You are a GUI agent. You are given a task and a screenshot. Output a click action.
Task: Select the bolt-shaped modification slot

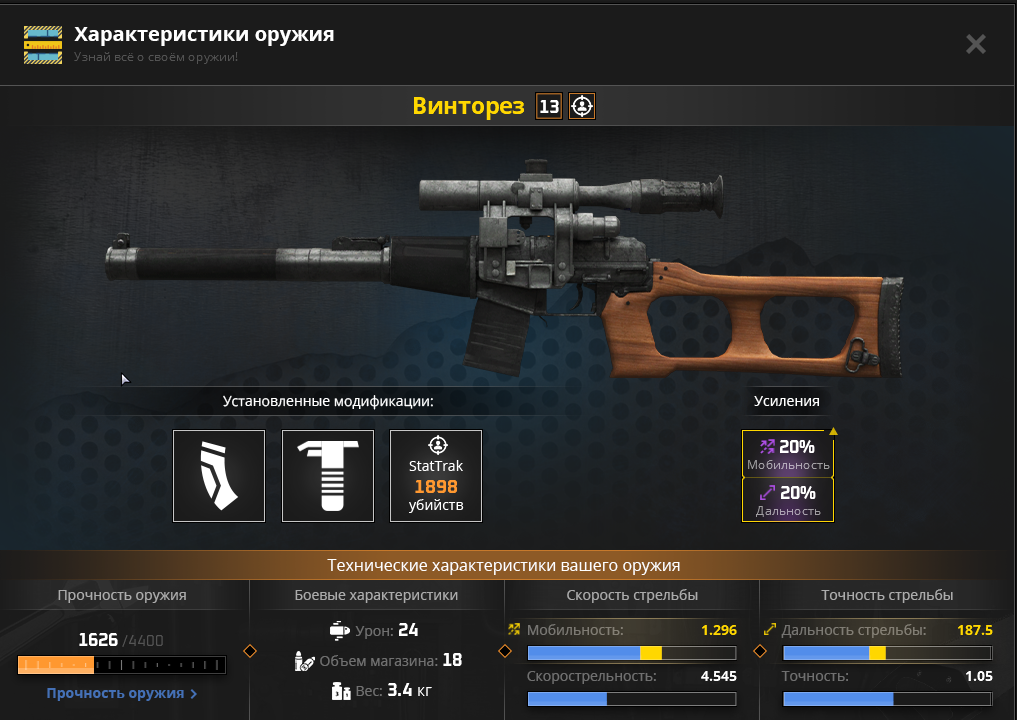tap(328, 476)
